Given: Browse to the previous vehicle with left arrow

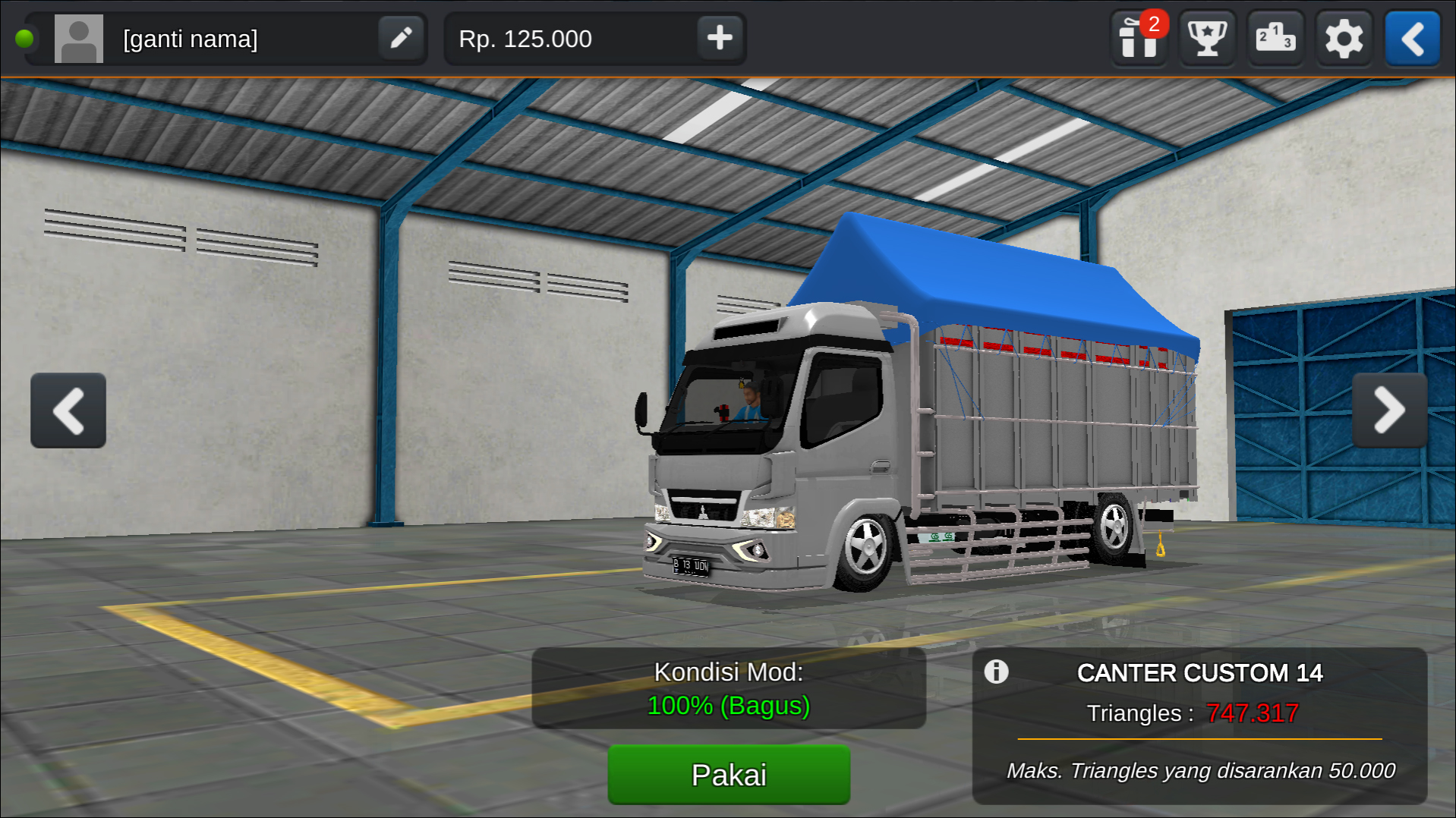Looking at the screenshot, I should click(x=68, y=410).
